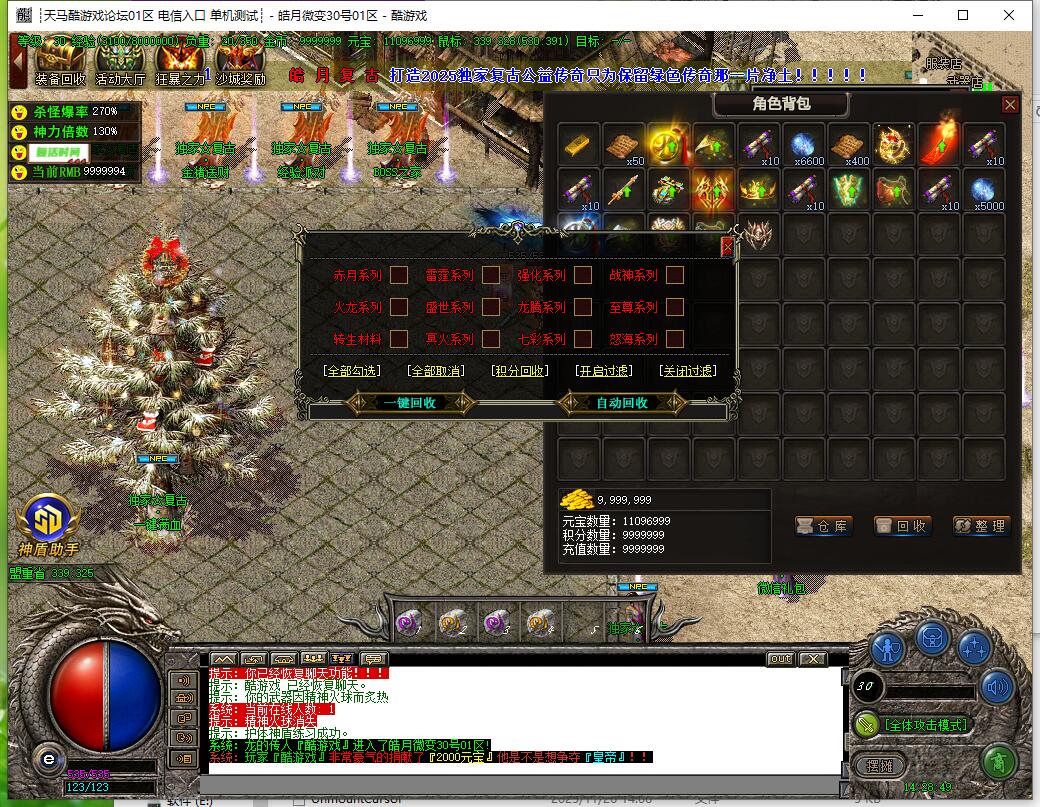Turn on filtering with 开启过滤
1040x807 pixels.
pos(604,371)
